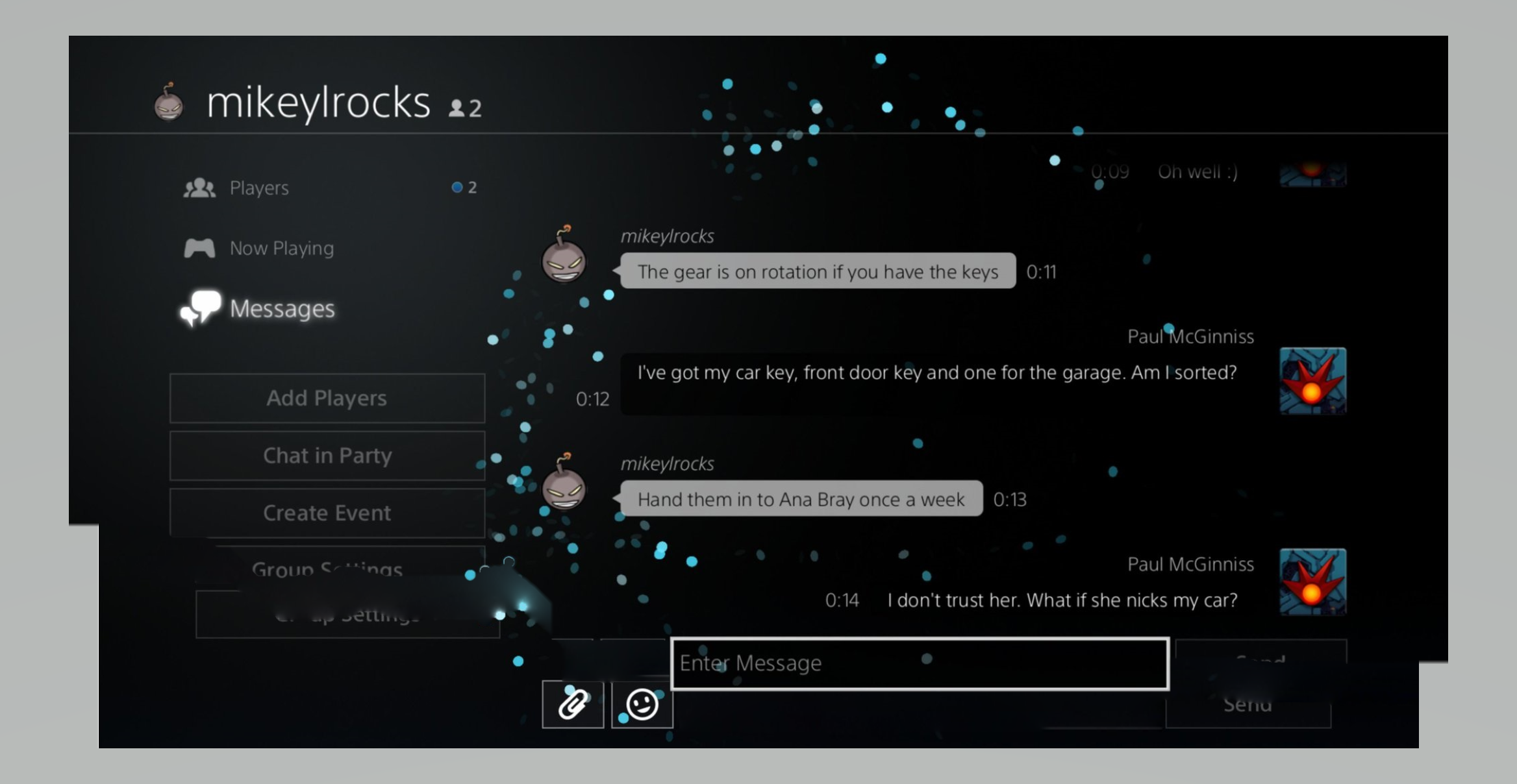Select the "gear is on rotation" message bubble

click(818, 271)
